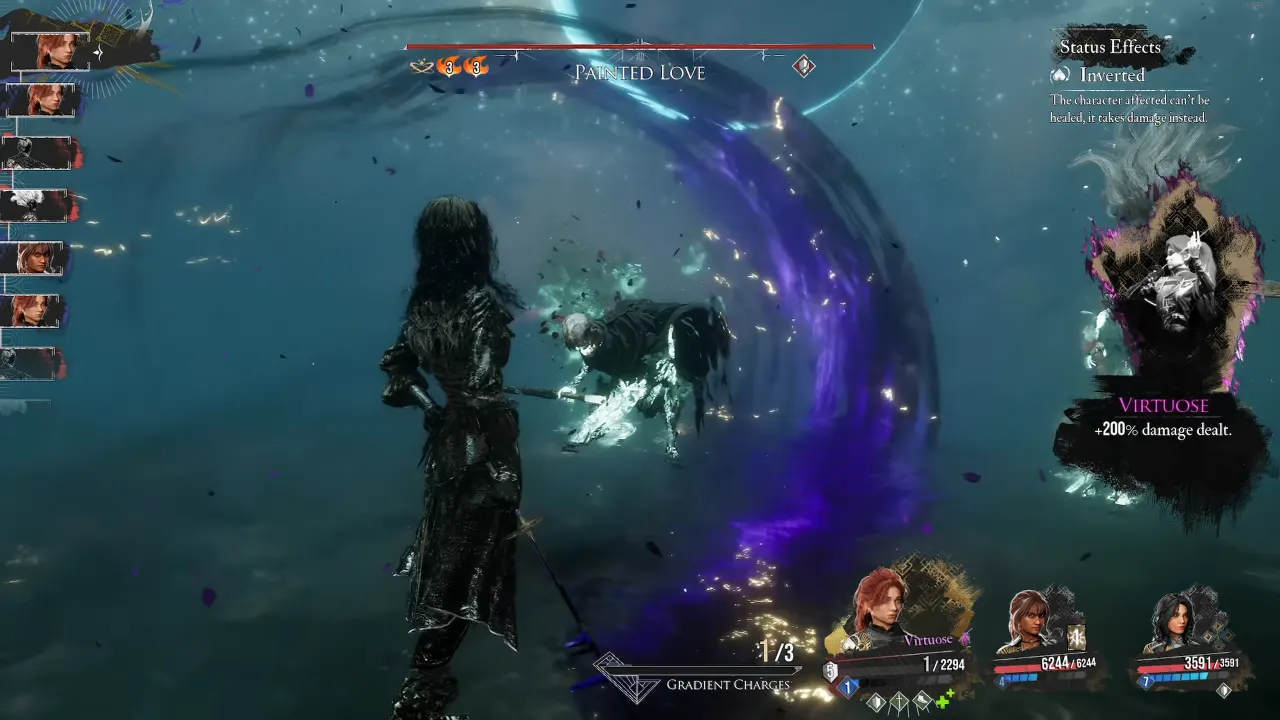Select the boots speed buff icon under Maelle

921,701
